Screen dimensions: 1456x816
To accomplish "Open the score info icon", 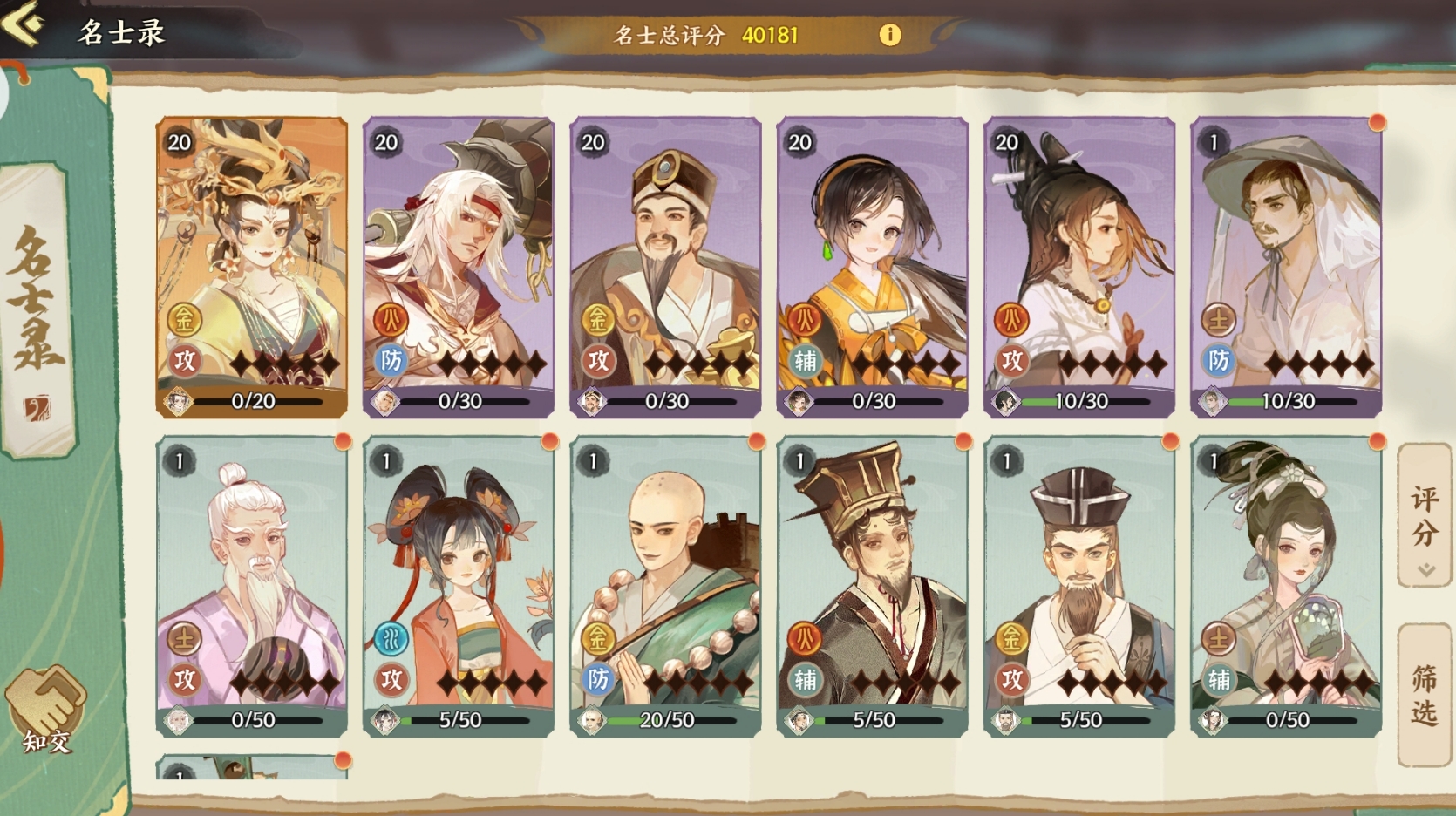I will click(889, 35).
